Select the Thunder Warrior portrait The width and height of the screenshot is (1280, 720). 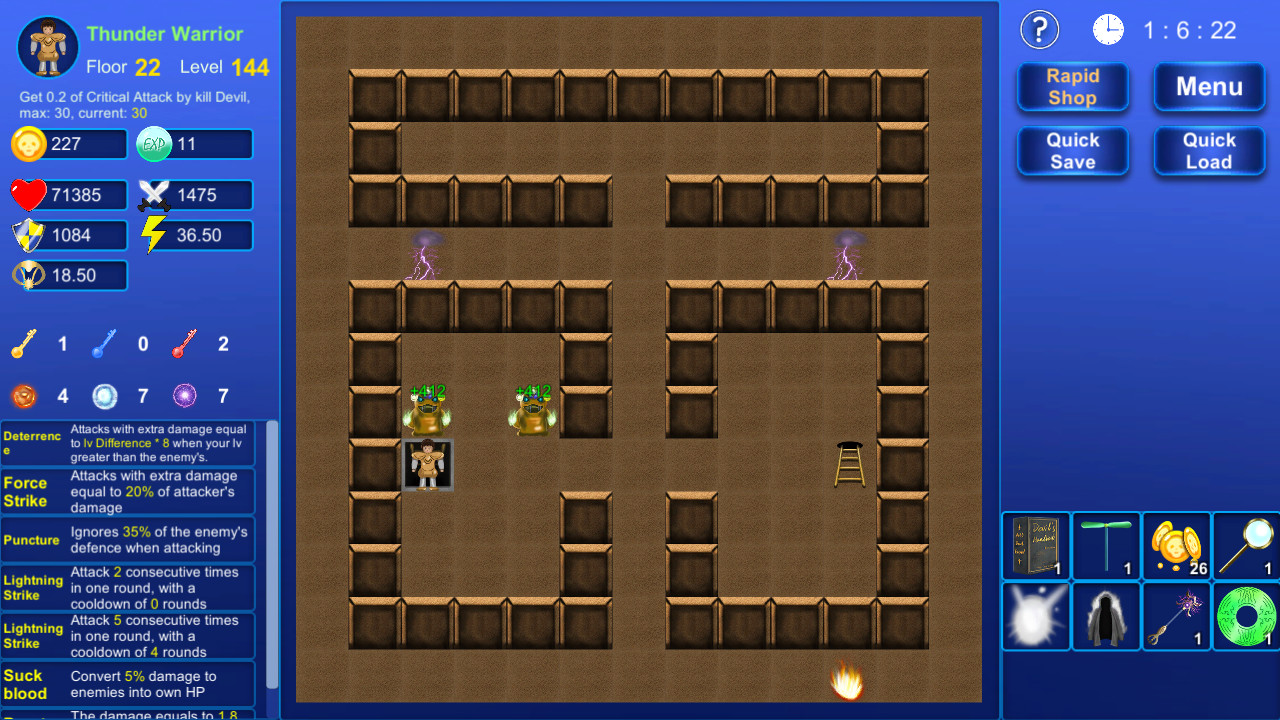[46, 46]
